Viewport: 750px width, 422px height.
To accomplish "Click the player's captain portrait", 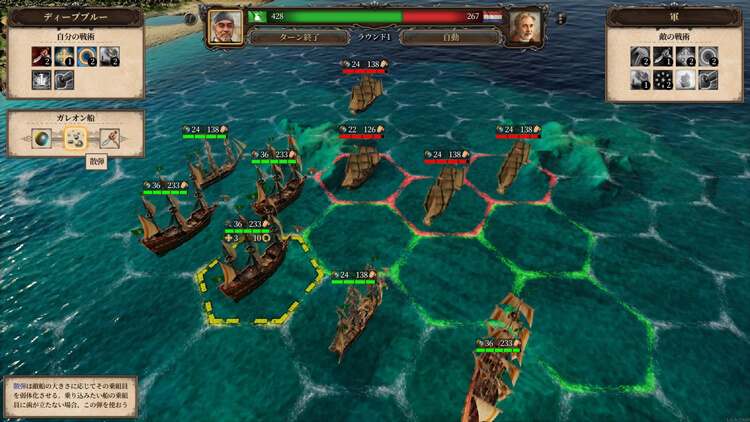I will (225, 28).
